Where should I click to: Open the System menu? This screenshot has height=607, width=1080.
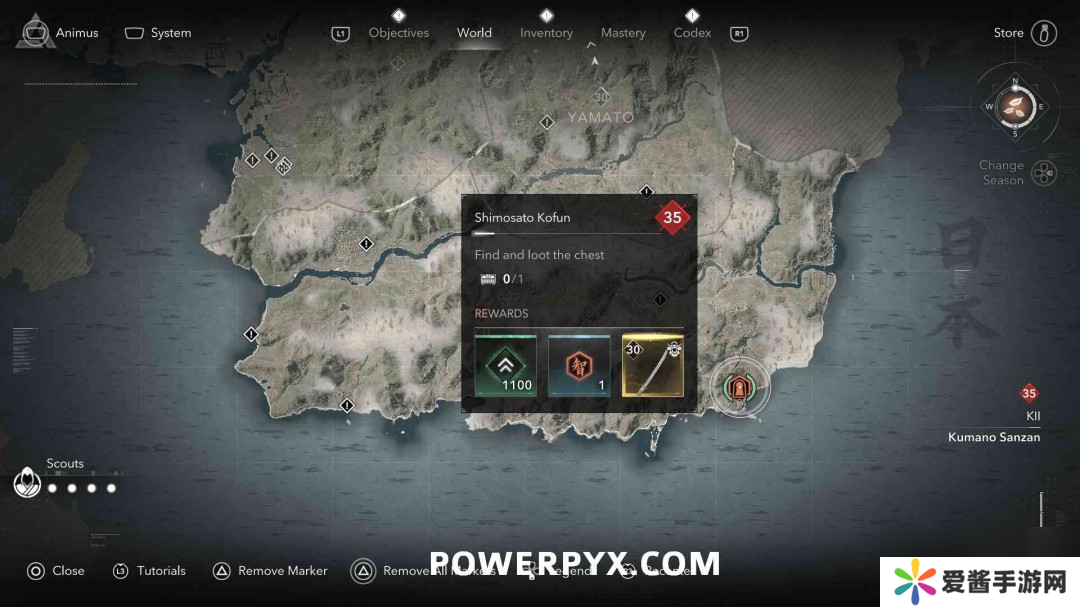click(x=158, y=33)
